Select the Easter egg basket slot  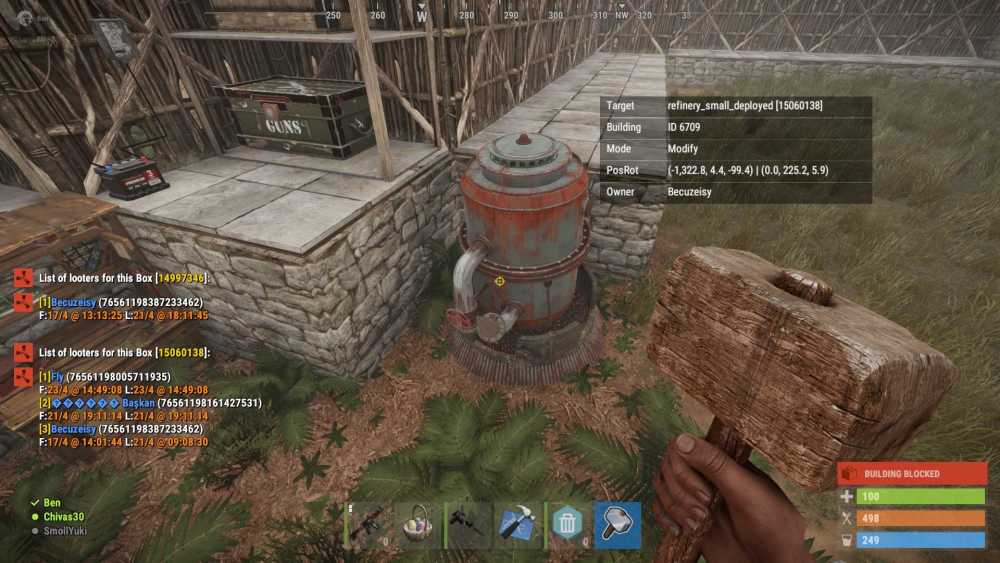tap(419, 525)
